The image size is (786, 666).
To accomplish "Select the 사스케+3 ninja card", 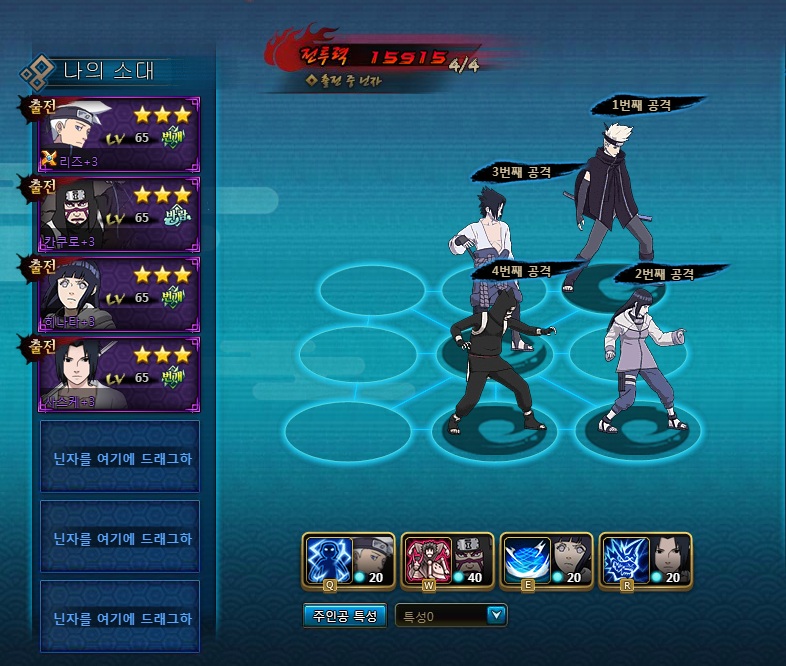I will tap(119, 373).
